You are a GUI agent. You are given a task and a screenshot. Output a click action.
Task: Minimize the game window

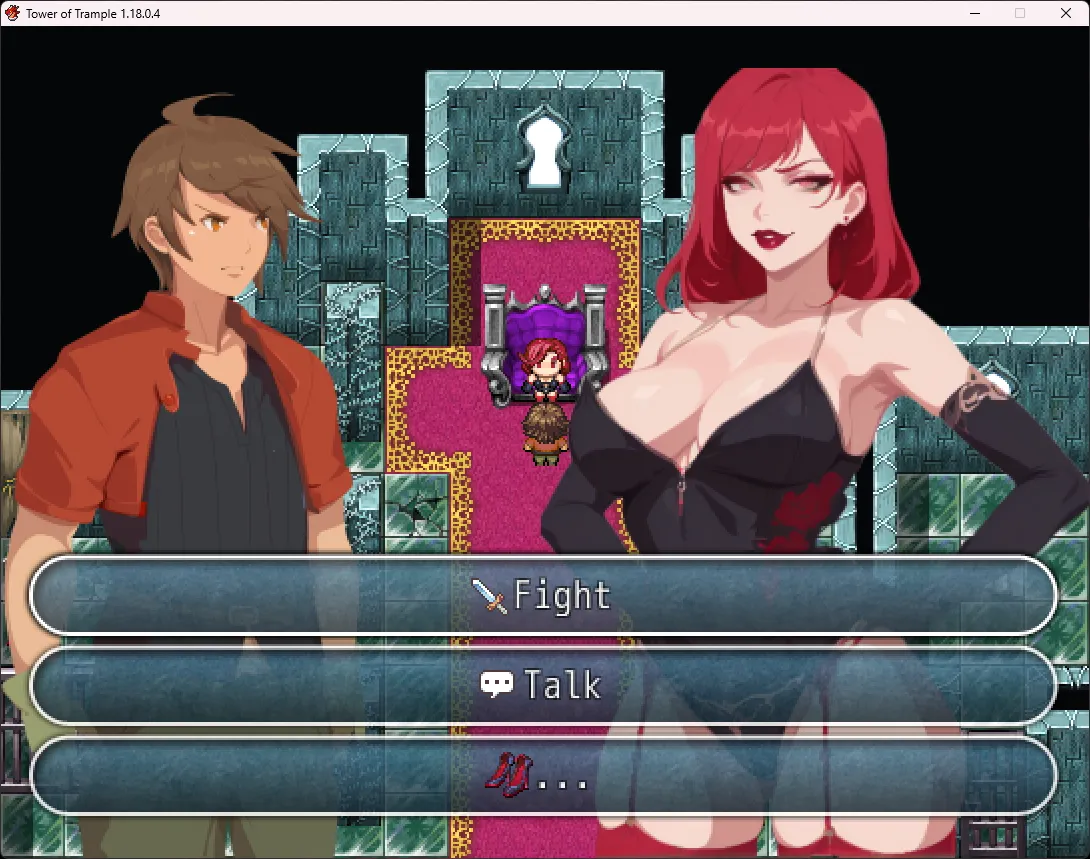(975, 13)
